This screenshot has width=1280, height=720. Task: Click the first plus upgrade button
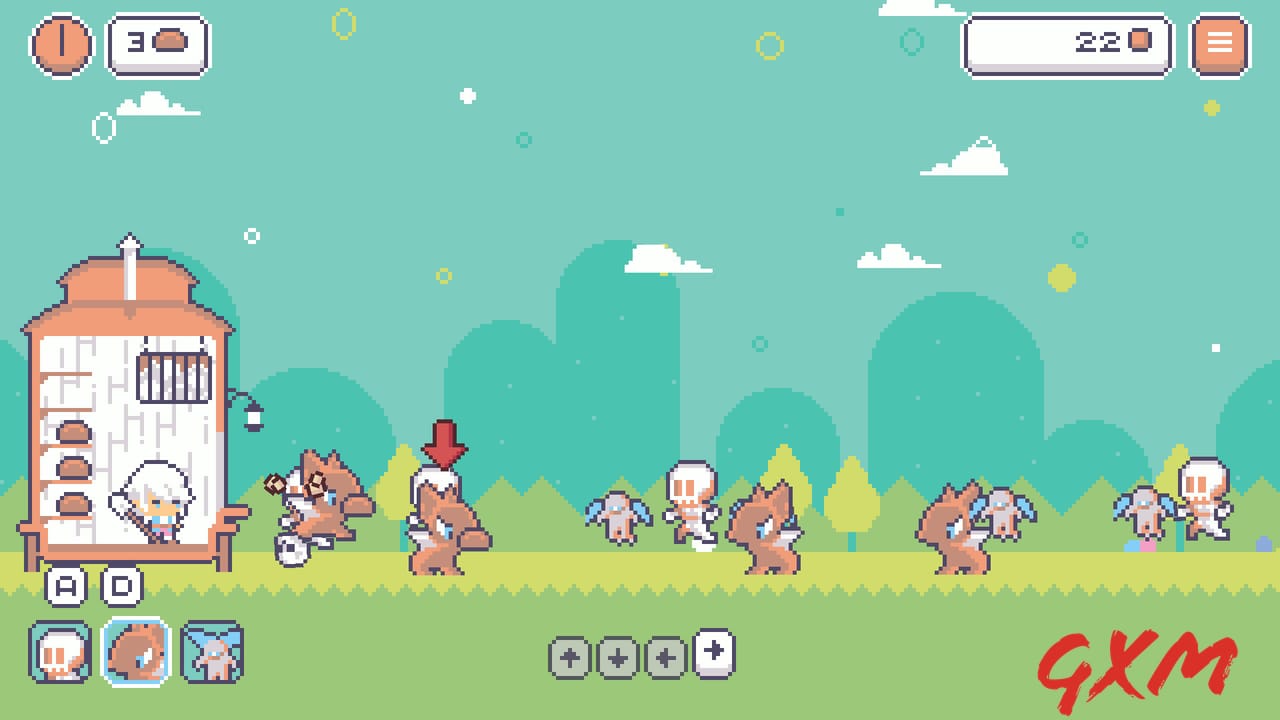(568, 657)
